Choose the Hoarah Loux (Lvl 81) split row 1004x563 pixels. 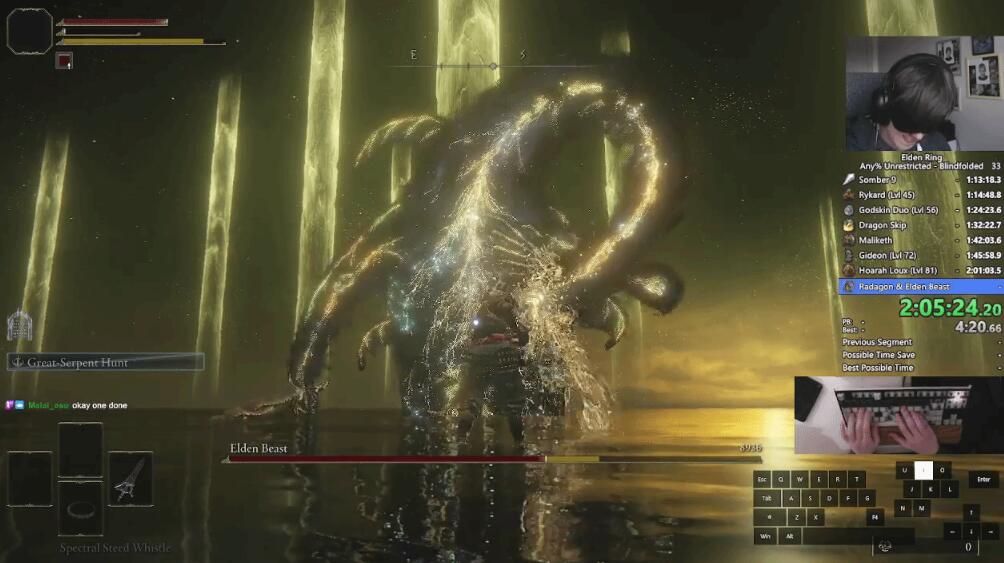920,270
